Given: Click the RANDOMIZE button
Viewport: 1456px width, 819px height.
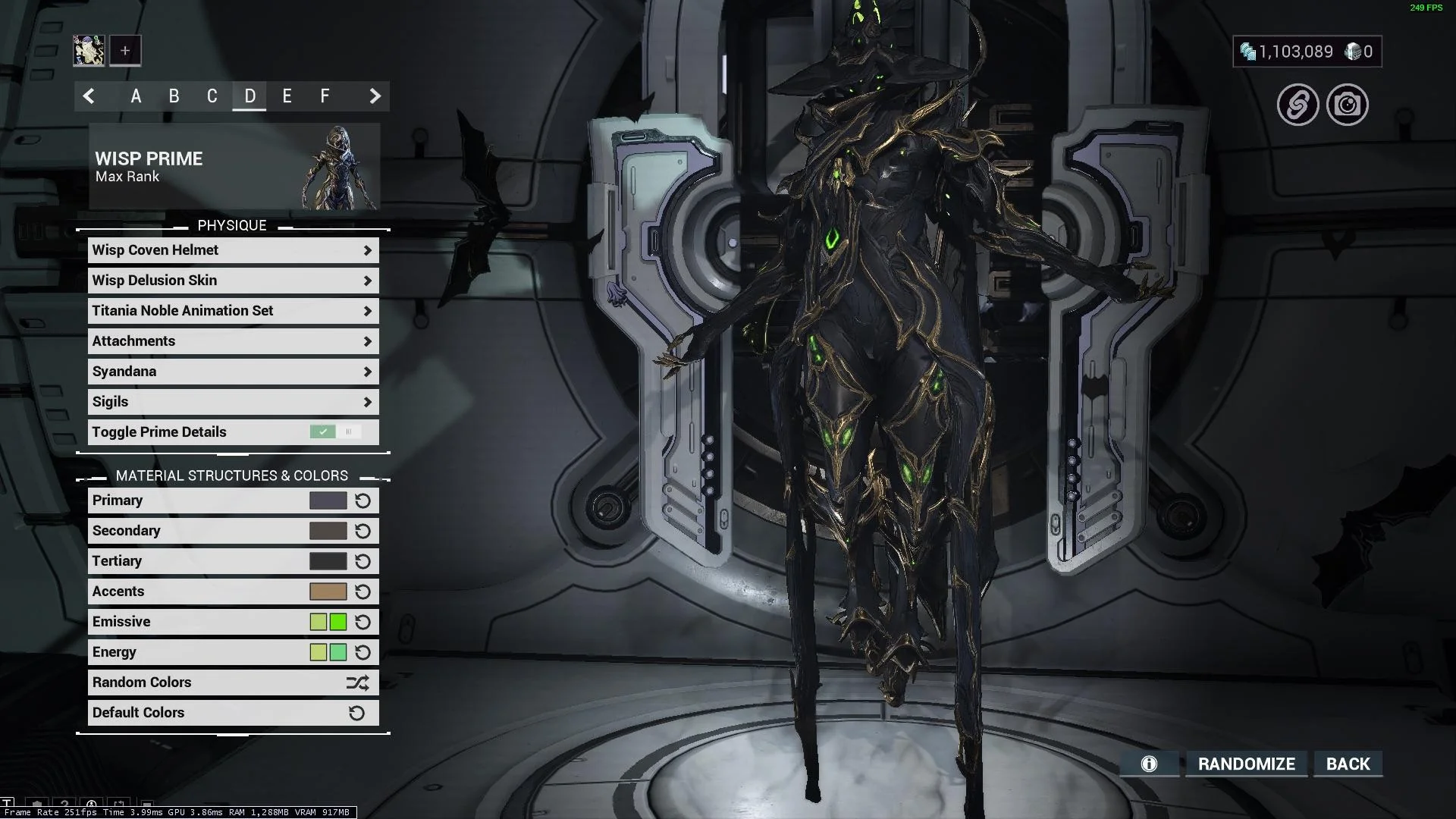Looking at the screenshot, I should click(x=1246, y=764).
